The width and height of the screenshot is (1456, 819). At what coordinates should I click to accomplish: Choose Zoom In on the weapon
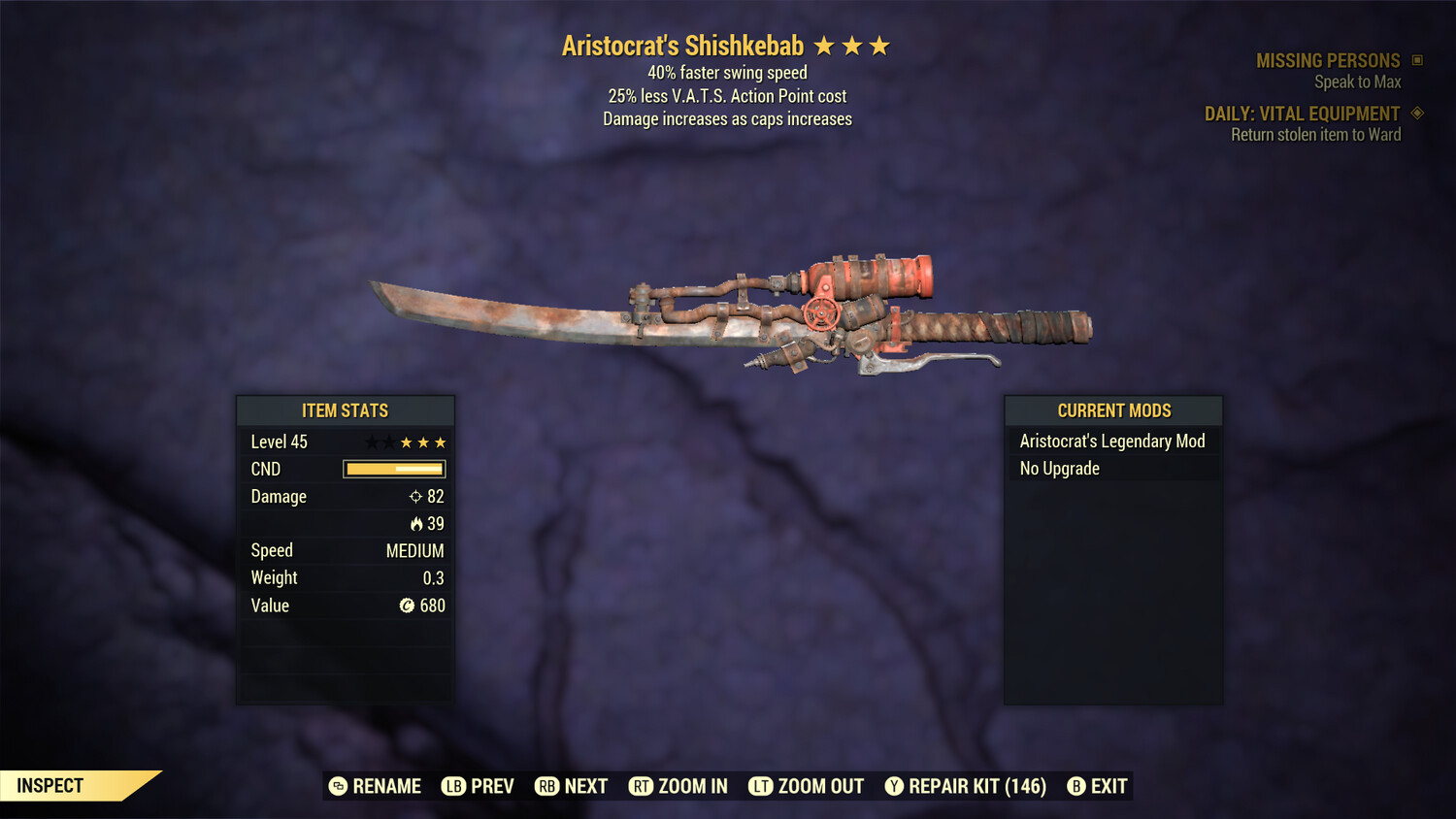[x=678, y=786]
